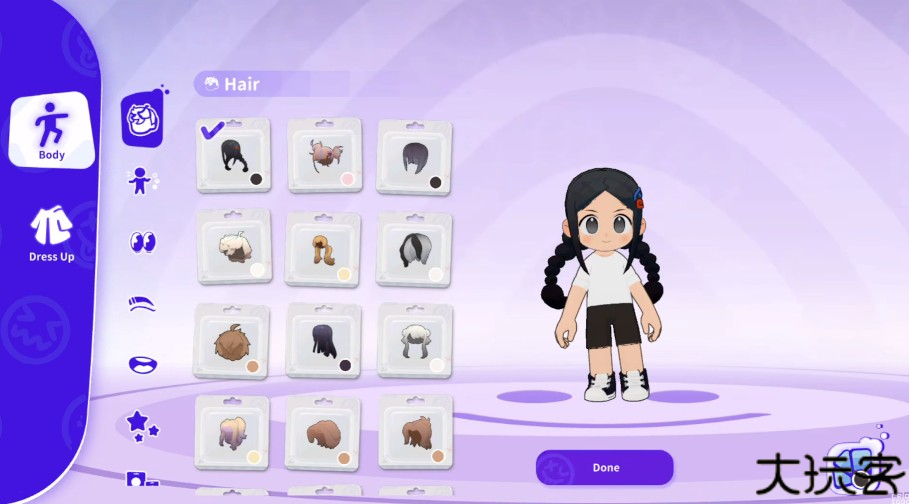The width and height of the screenshot is (909, 504).
Task: Switch to the Dress Up section
Action: coord(51,234)
